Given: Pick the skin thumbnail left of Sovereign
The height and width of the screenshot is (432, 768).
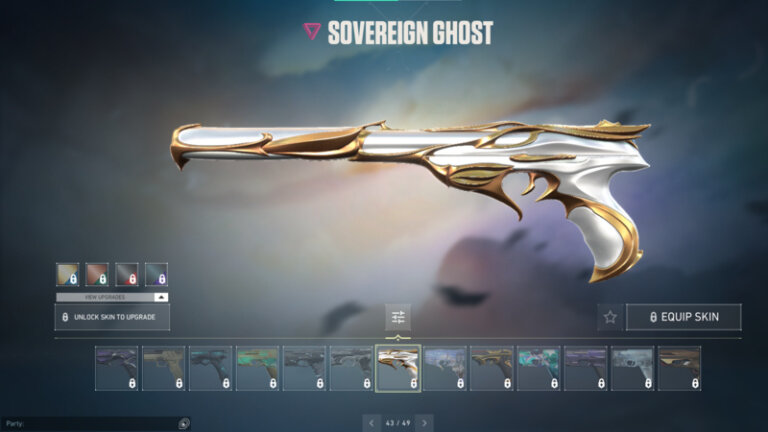Looking at the screenshot, I should pos(351,368).
